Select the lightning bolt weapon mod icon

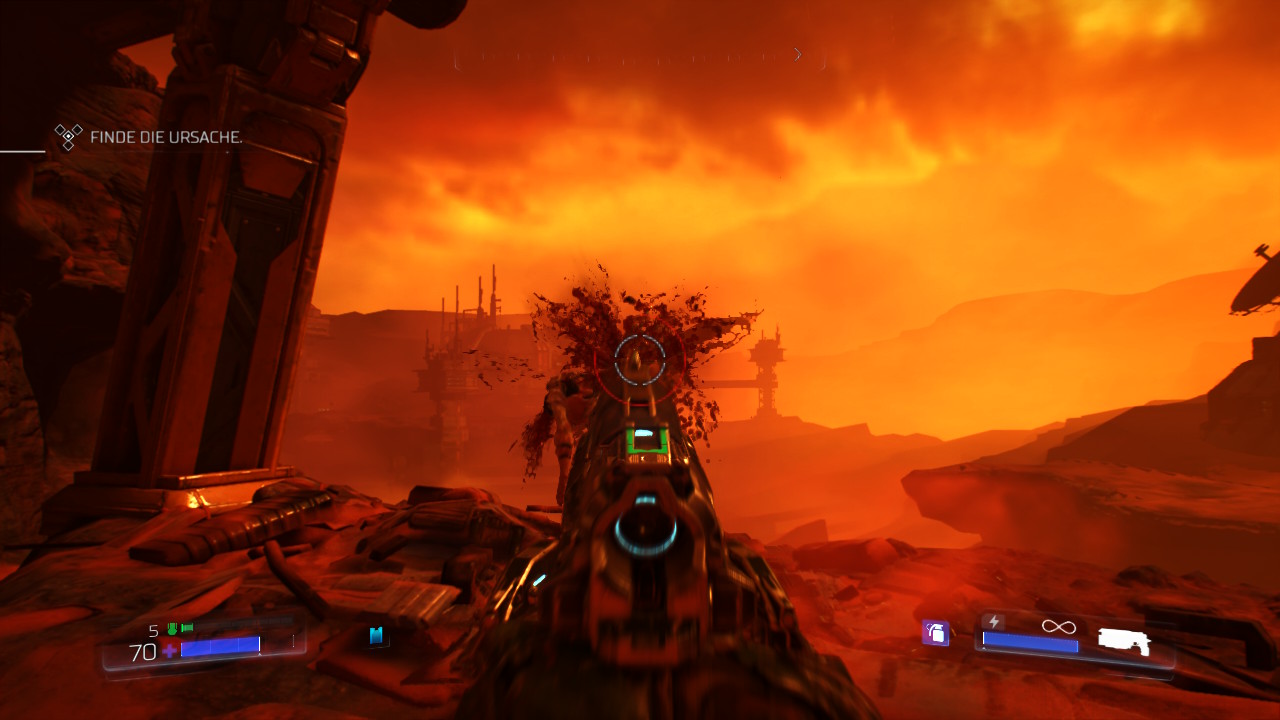point(994,622)
